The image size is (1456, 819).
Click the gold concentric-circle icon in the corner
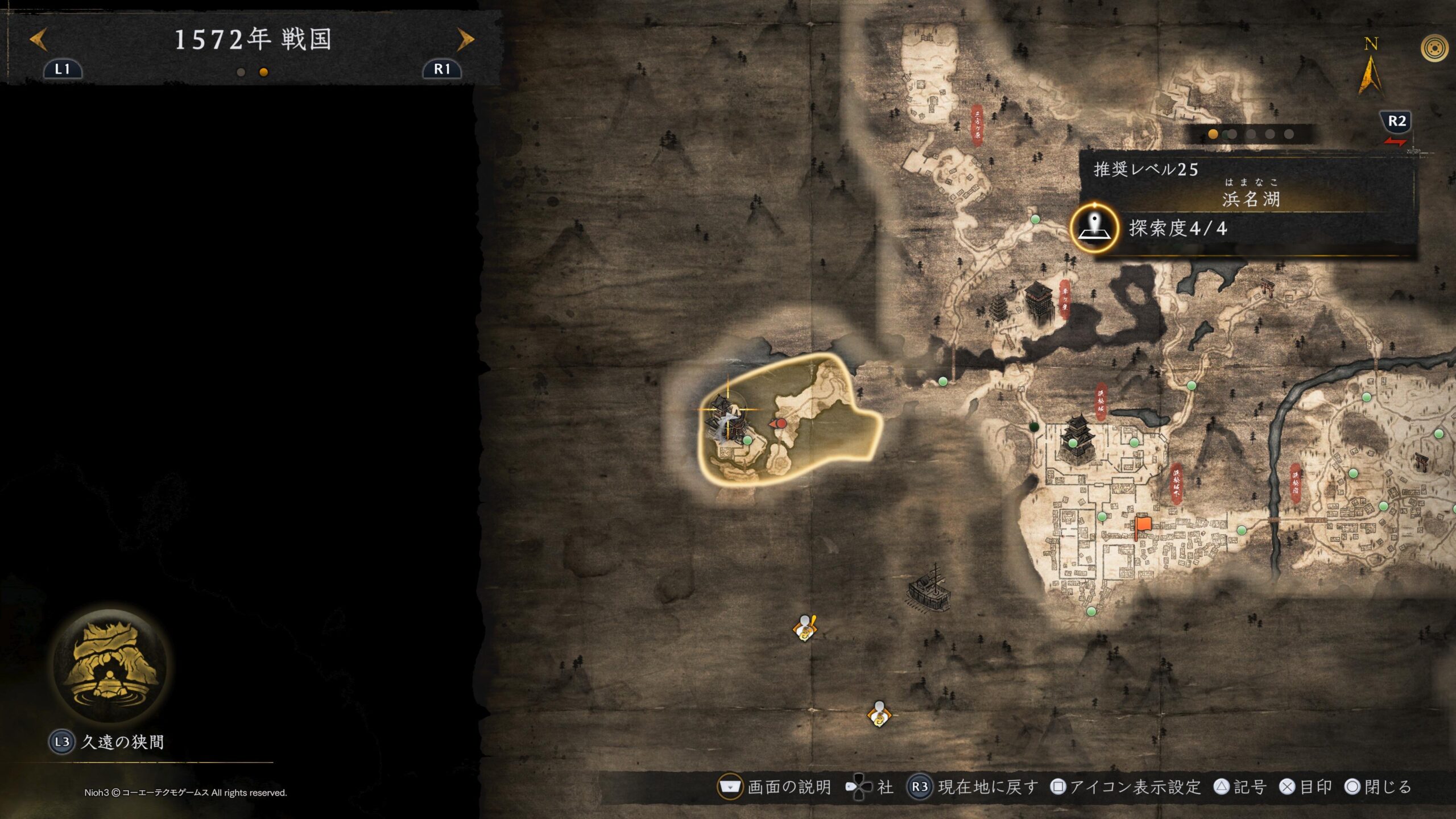click(x=1434, y=48)
